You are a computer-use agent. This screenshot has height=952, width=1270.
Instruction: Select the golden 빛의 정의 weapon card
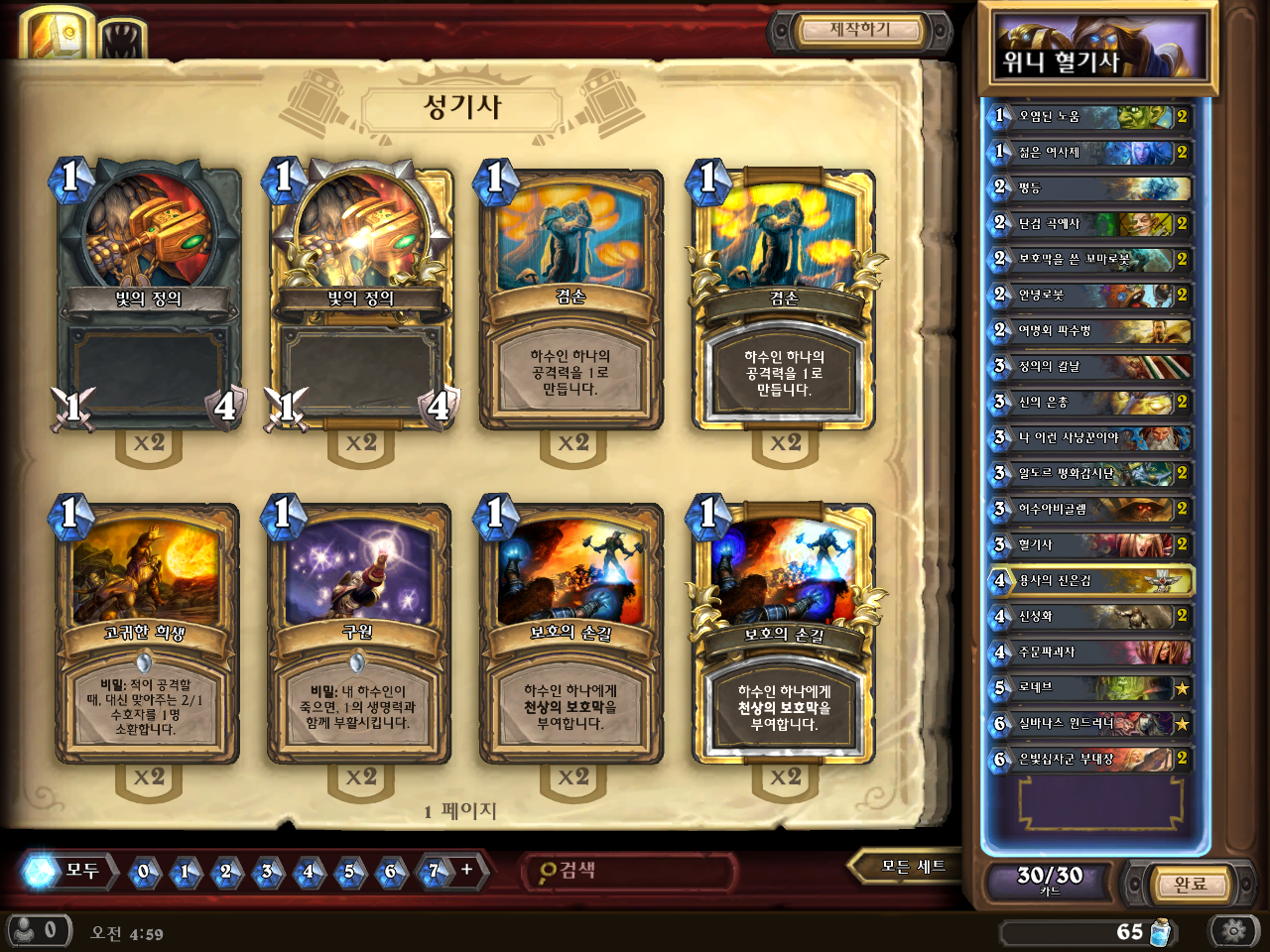click(361, 297)
